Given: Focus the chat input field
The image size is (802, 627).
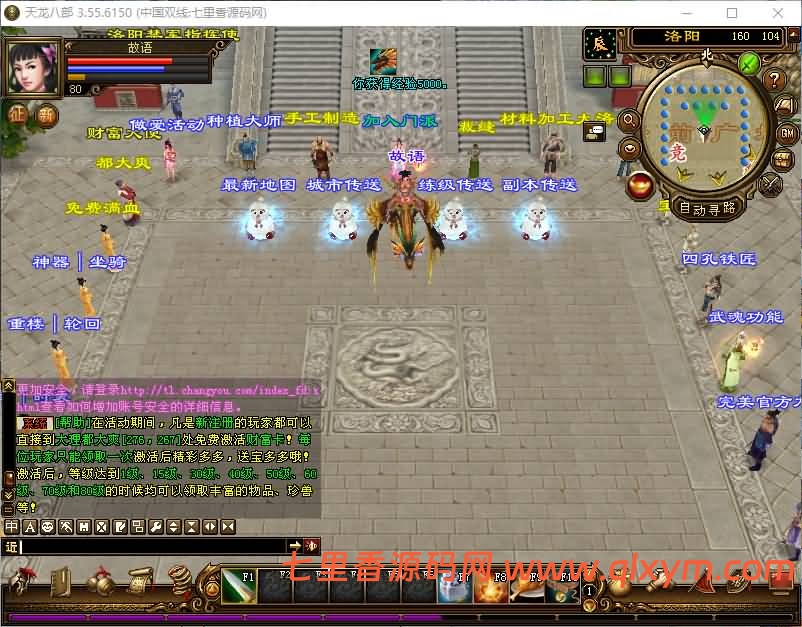Looking at the screenshot, I should coord(150,546).
